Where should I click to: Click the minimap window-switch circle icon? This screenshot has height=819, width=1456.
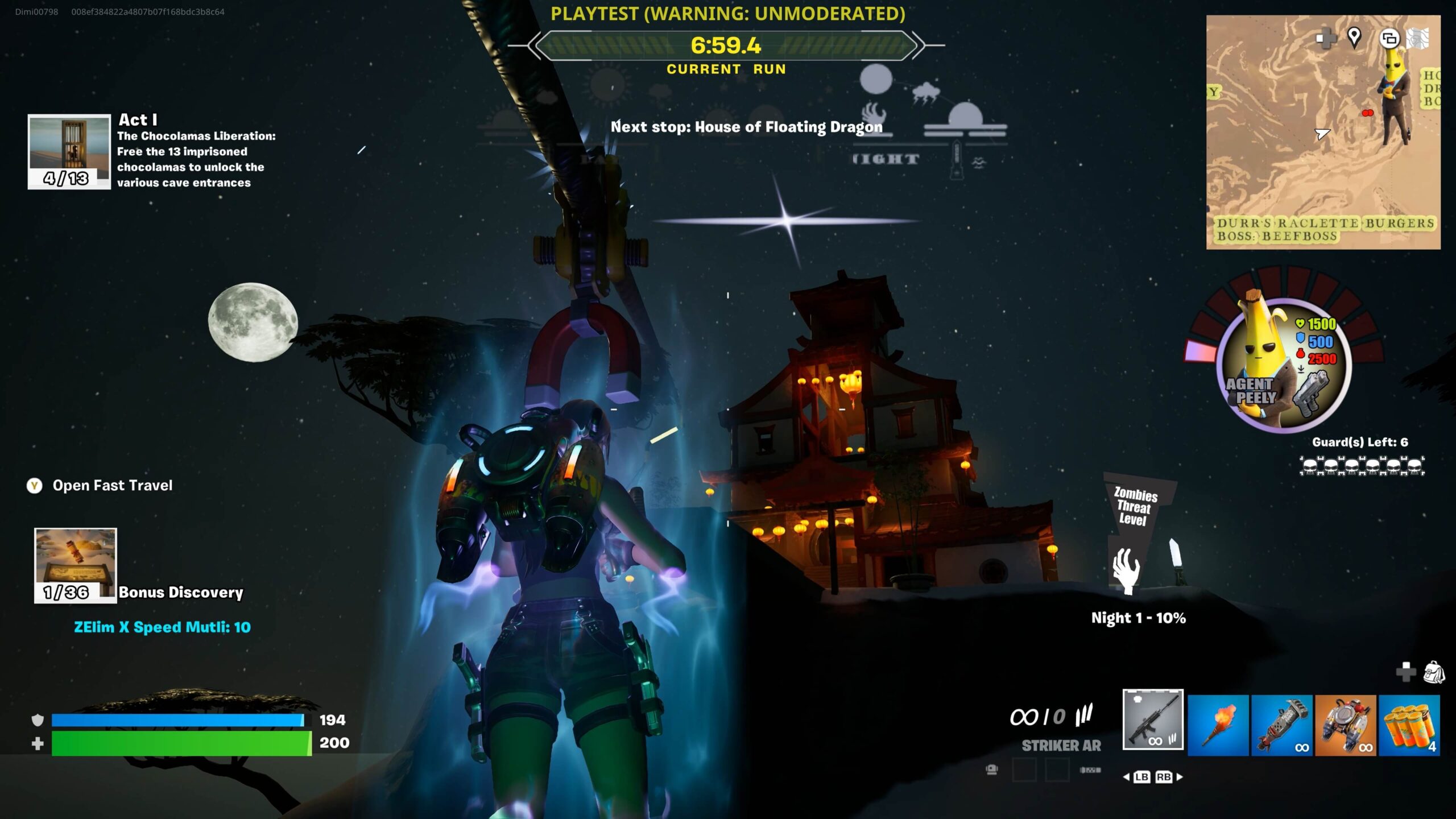1389,39
